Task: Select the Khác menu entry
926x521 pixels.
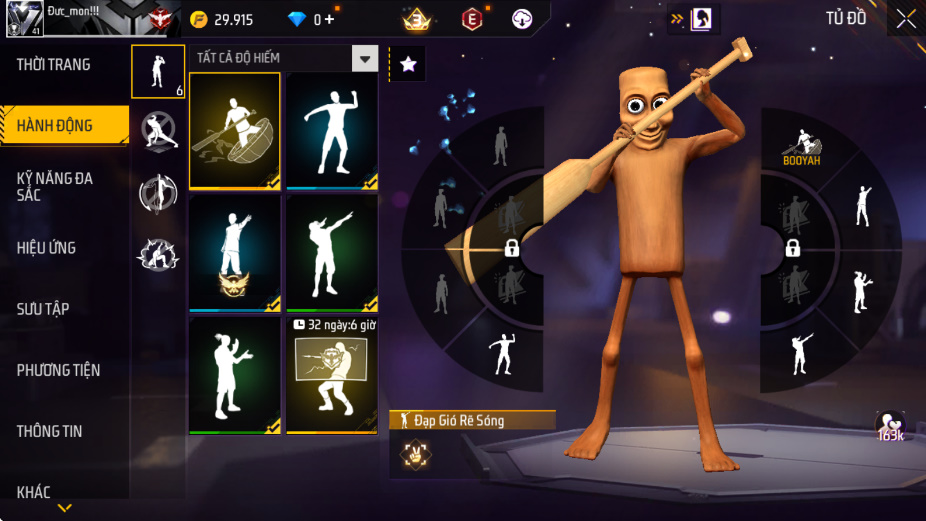Action: (x=34, y=491)
